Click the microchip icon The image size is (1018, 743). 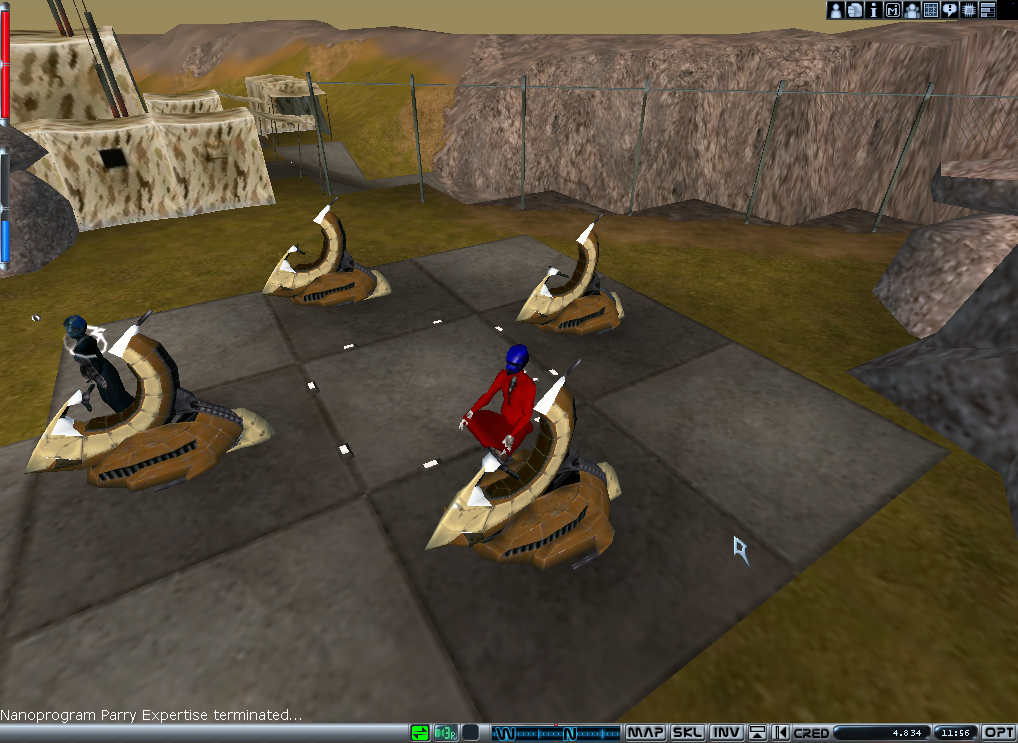tap(969, 10)
